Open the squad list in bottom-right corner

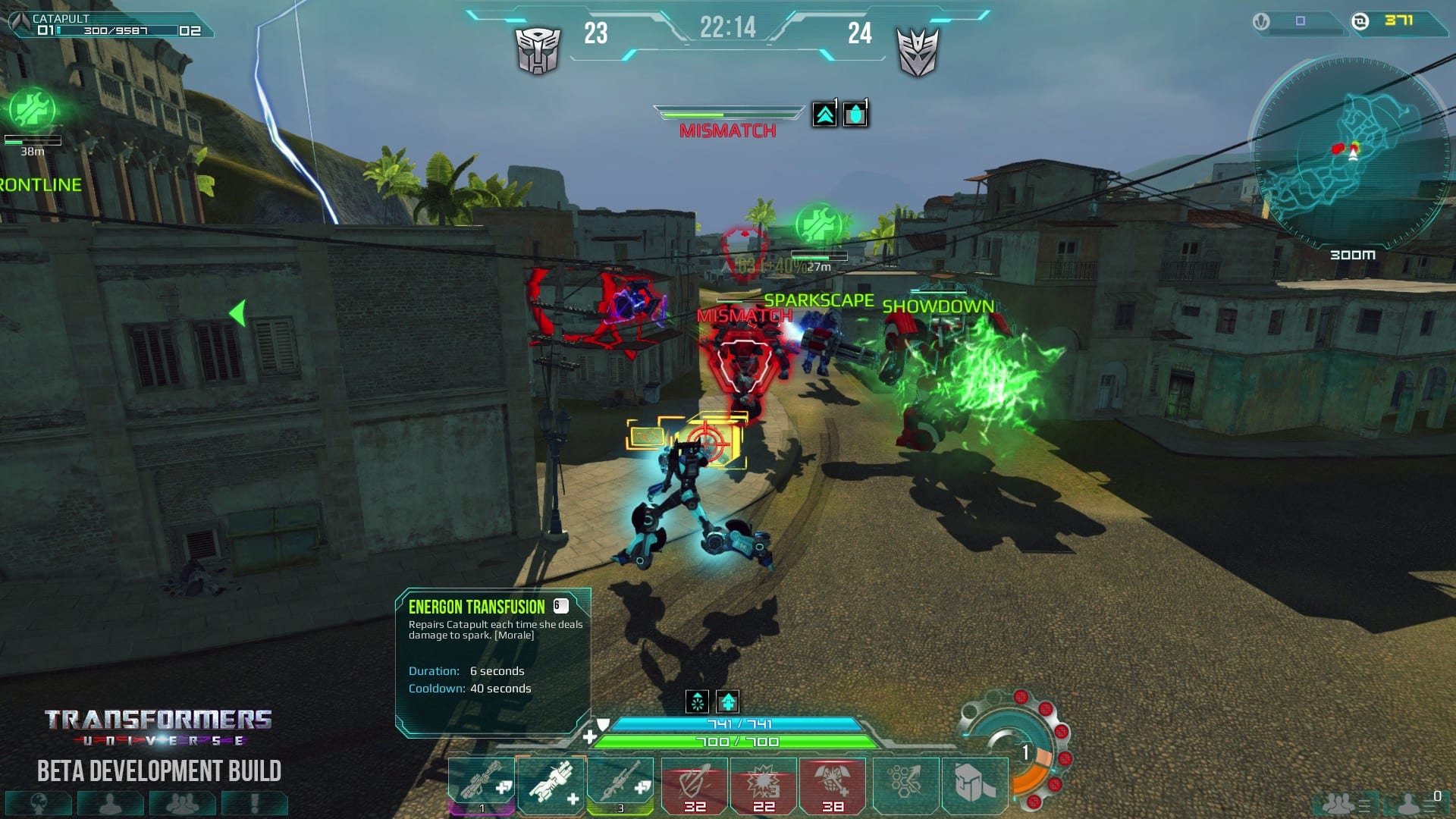pos(1344,803)
